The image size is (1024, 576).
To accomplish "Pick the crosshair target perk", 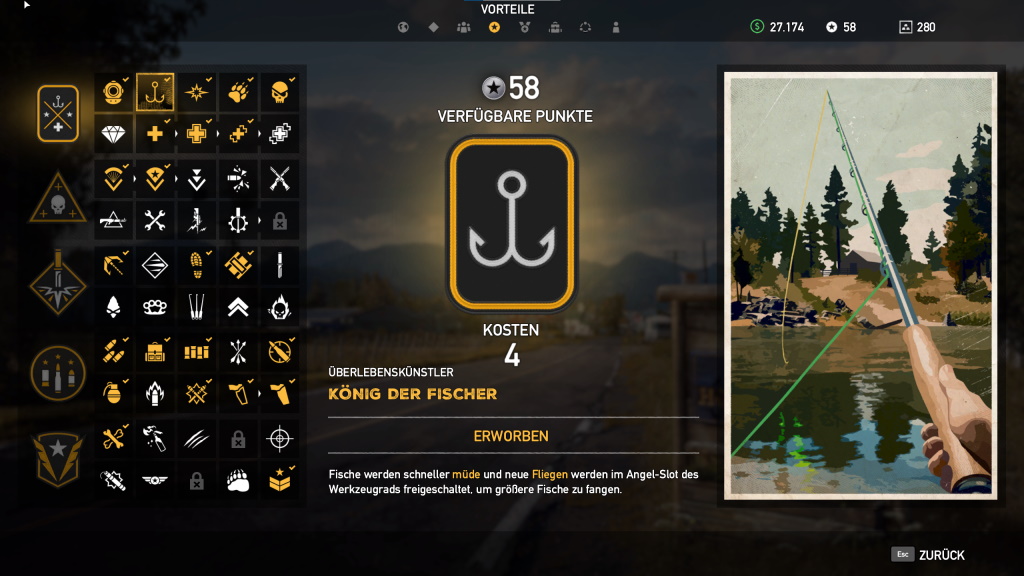I will click(x=279, y=437).
